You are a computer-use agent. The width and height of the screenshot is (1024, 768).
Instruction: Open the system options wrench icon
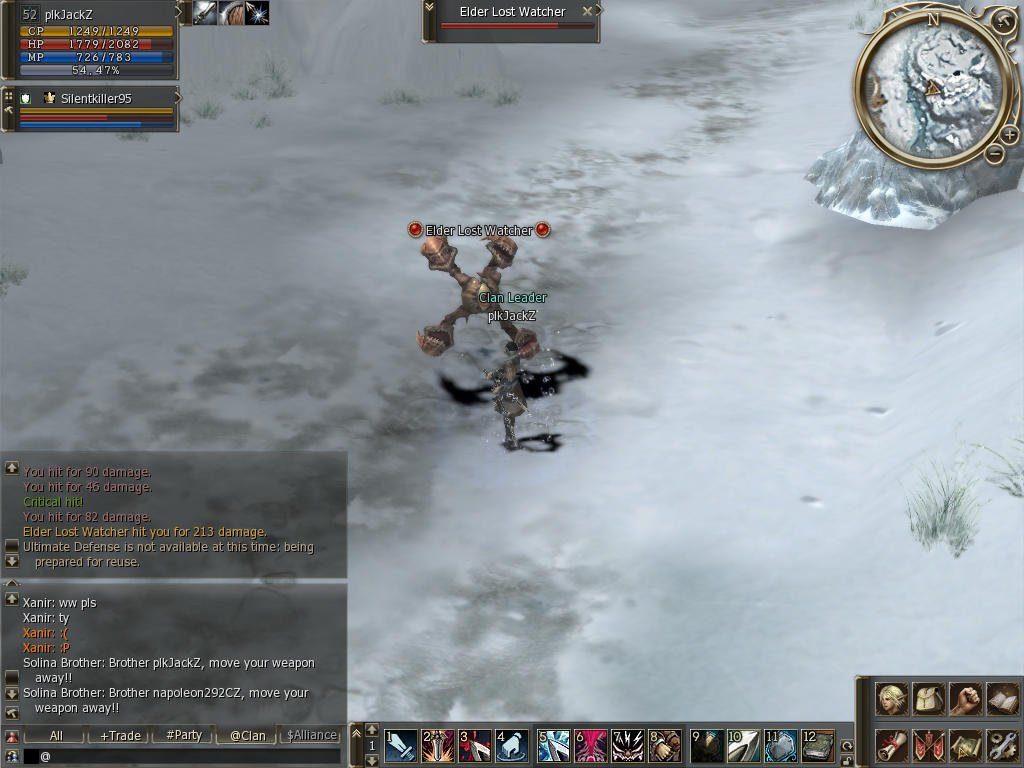[1001, 745]
